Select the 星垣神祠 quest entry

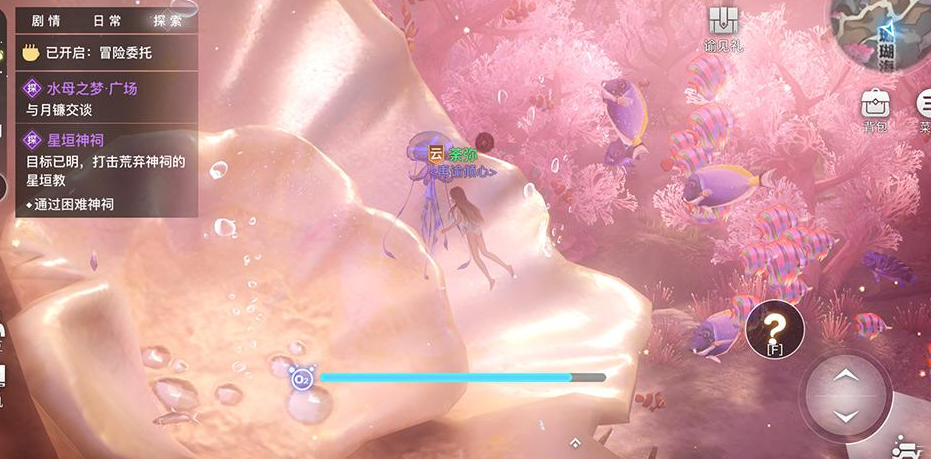[x=76, y=140]
